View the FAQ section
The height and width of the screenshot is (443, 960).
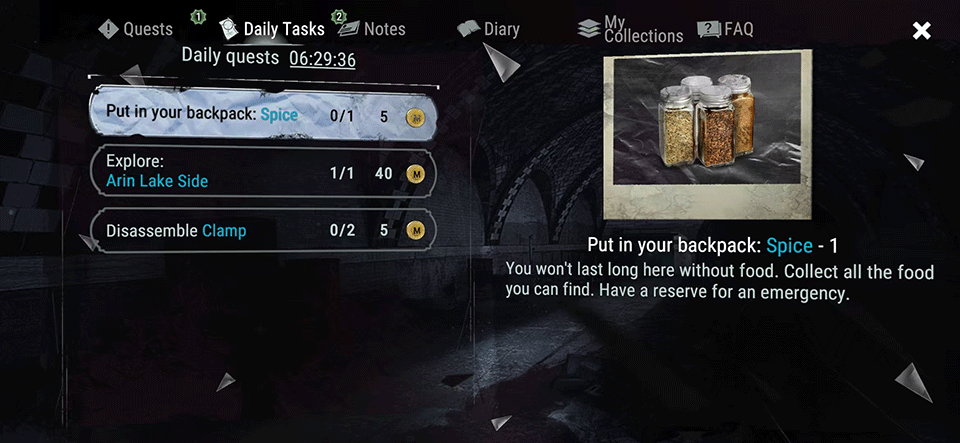[726, 29]
